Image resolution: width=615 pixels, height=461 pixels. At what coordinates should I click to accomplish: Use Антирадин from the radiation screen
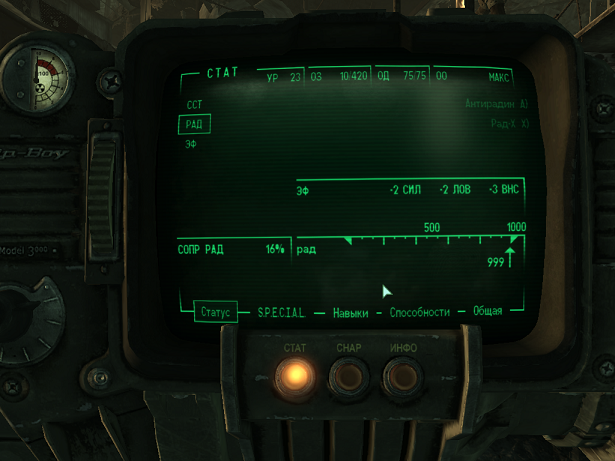click(496, 104)
